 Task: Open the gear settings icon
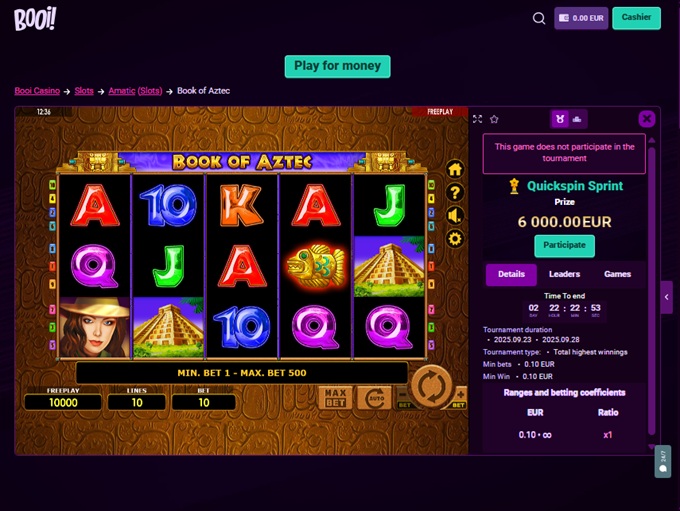[x=455, y=238]
